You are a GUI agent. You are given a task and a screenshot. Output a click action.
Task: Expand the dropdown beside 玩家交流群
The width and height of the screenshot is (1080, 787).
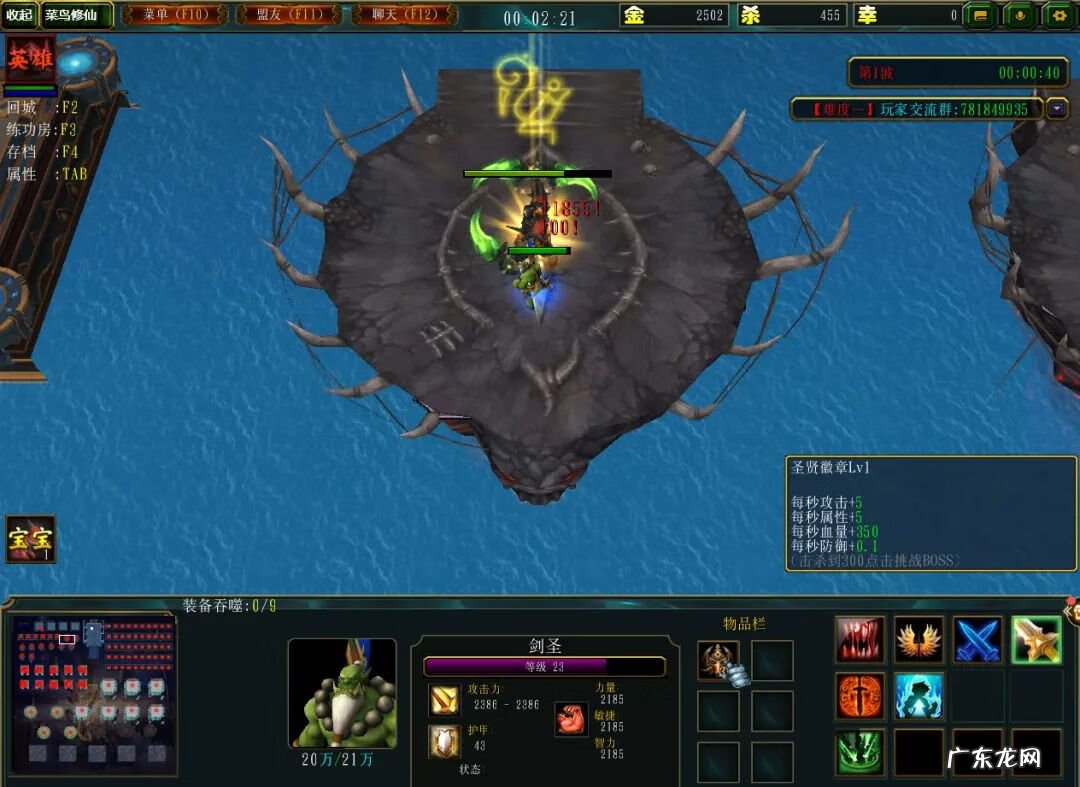coord(1057,108)
